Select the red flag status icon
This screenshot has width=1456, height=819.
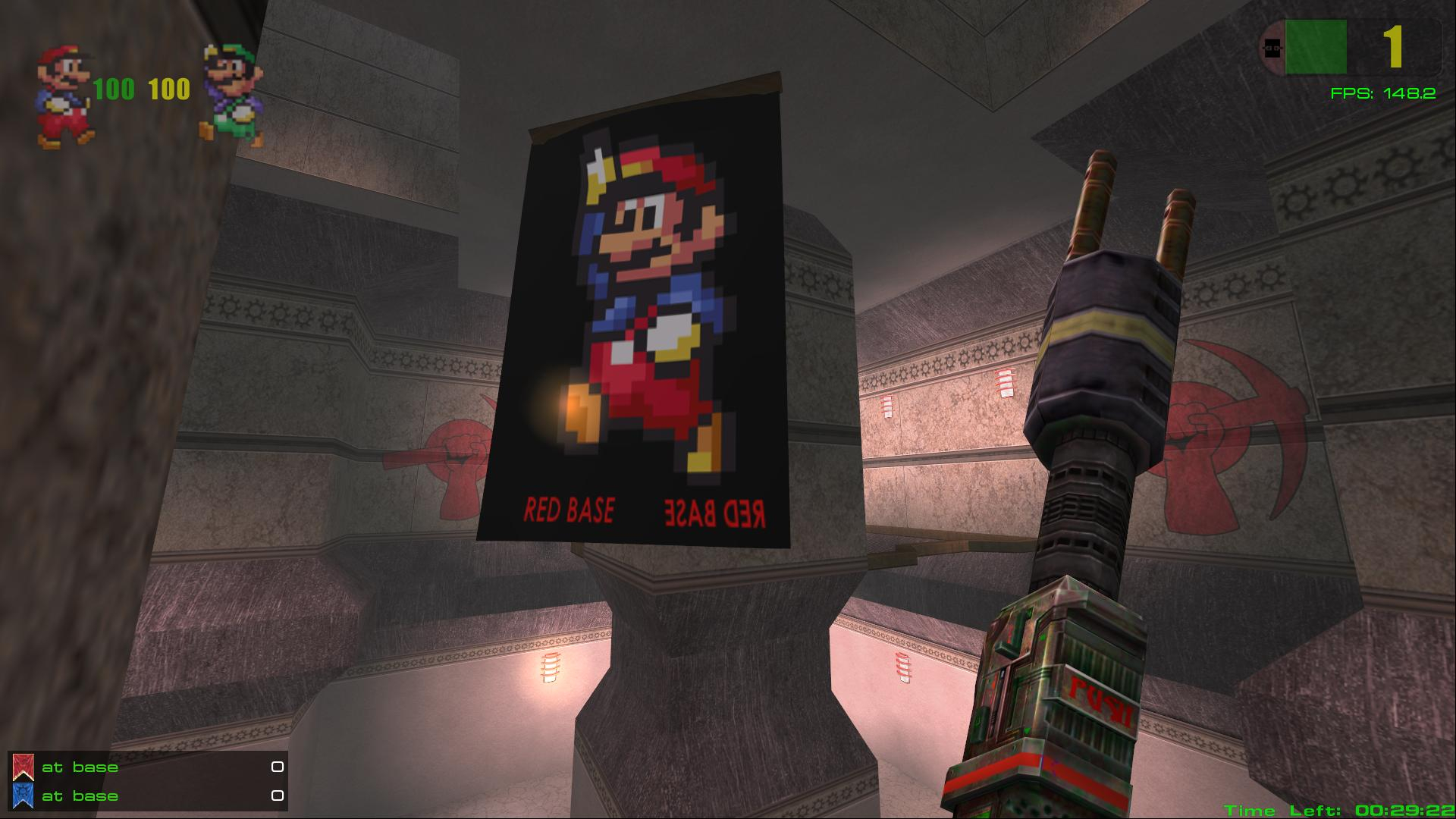pyautogui.click(x=24, y=767)
